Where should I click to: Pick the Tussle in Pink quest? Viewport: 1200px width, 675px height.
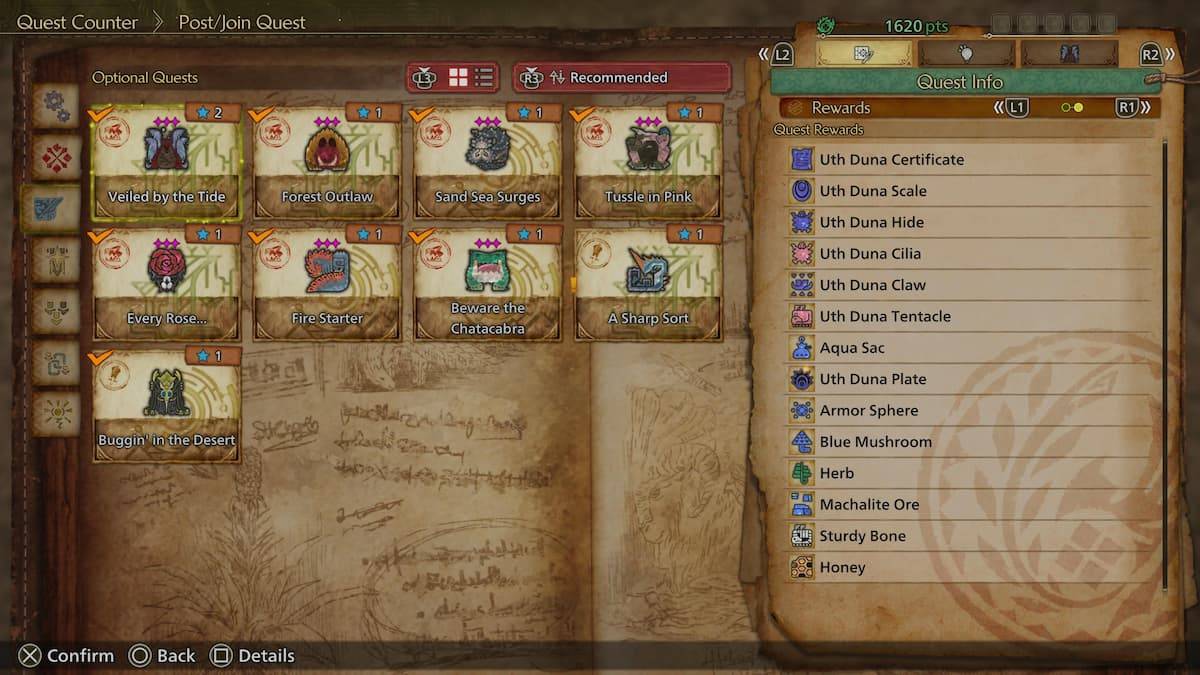tap(647, 162)
